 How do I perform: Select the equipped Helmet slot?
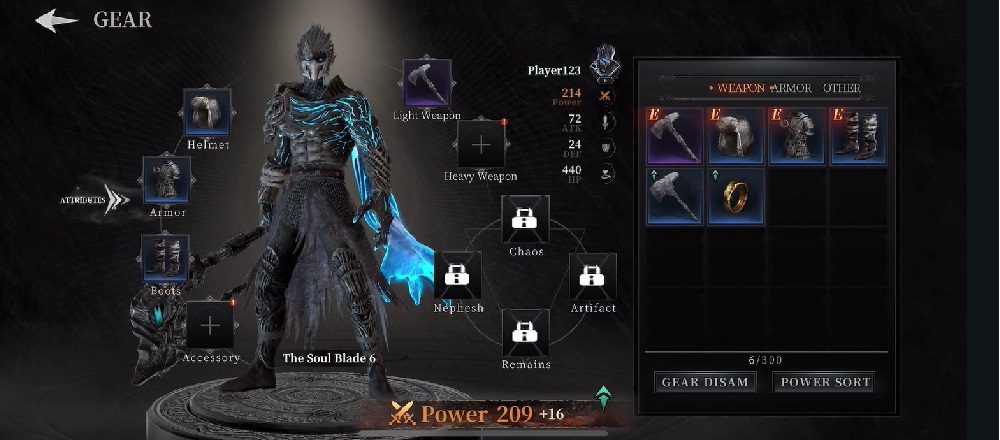(208, 112)
